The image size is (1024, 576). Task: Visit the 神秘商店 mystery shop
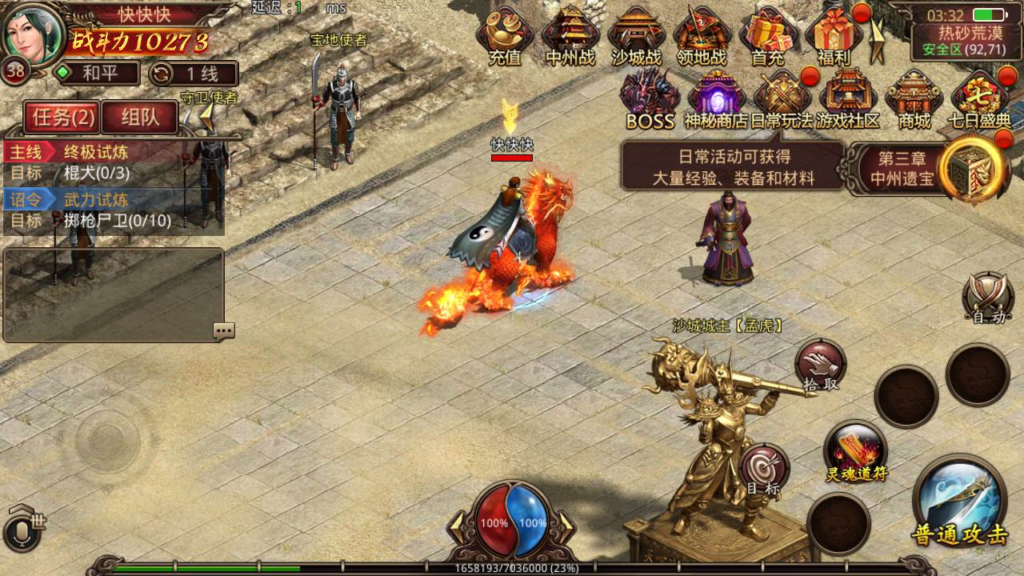pyautogui.click(x=716, y=98)
